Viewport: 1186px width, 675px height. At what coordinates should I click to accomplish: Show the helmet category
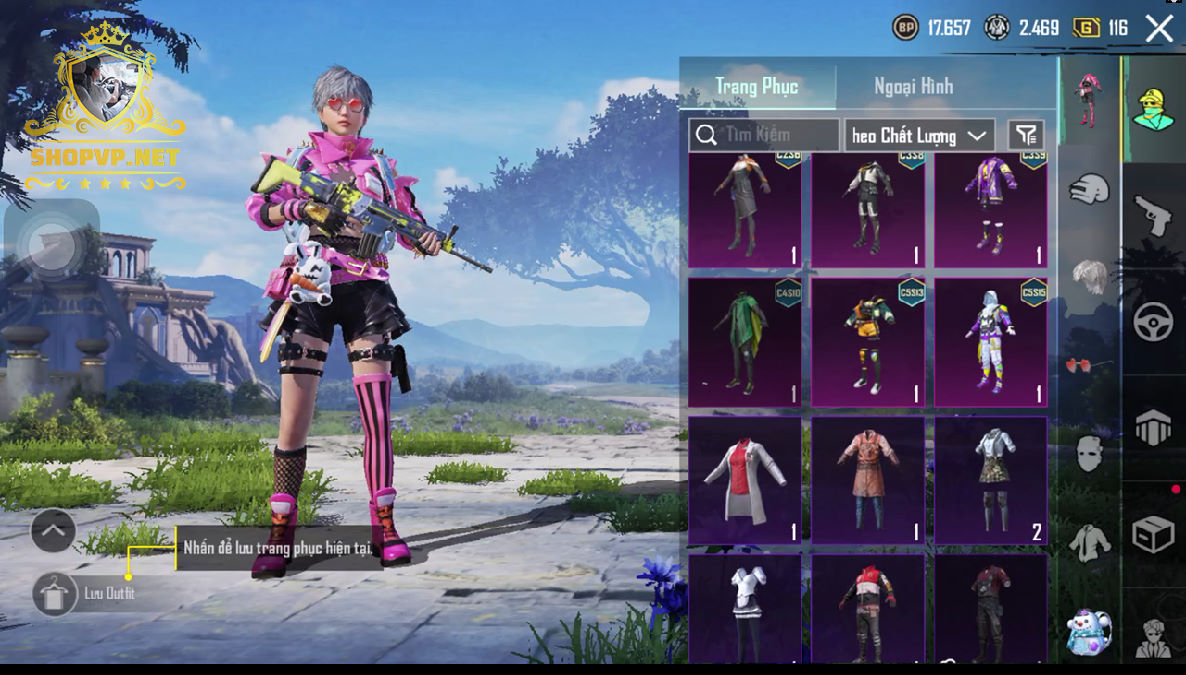coord(1090,187)
